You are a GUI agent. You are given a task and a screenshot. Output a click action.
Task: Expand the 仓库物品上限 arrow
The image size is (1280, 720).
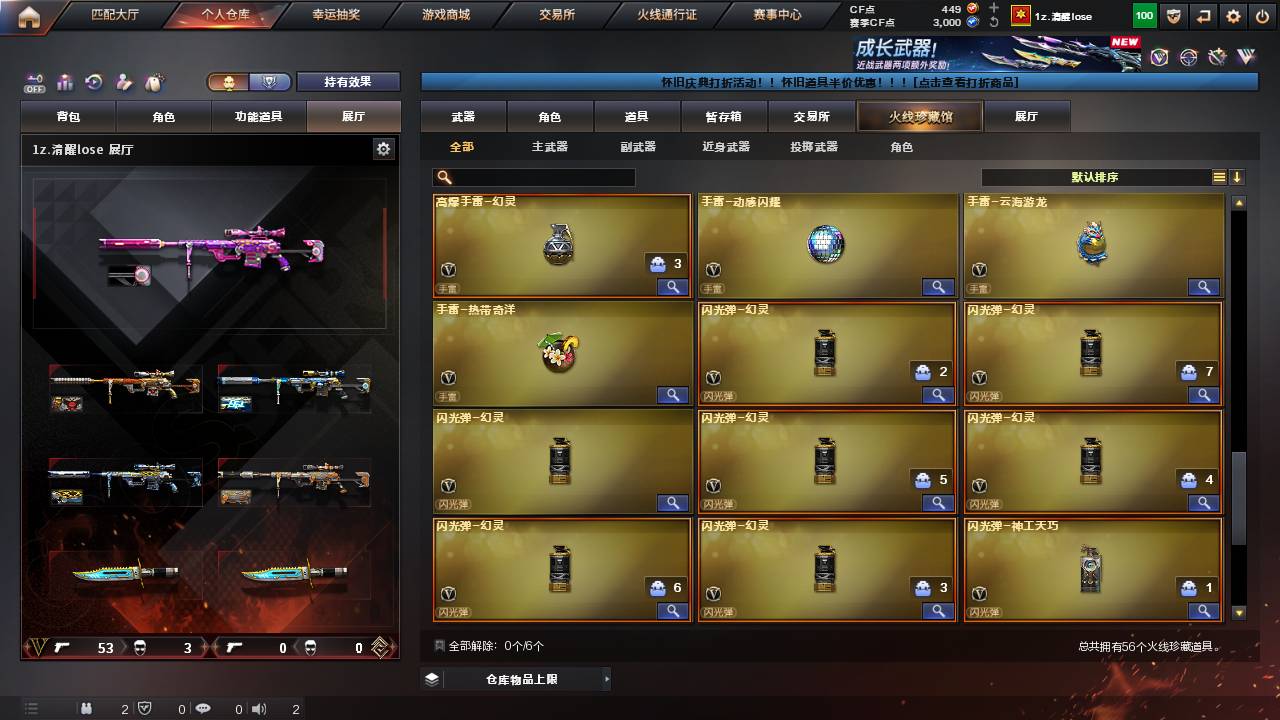606,678
